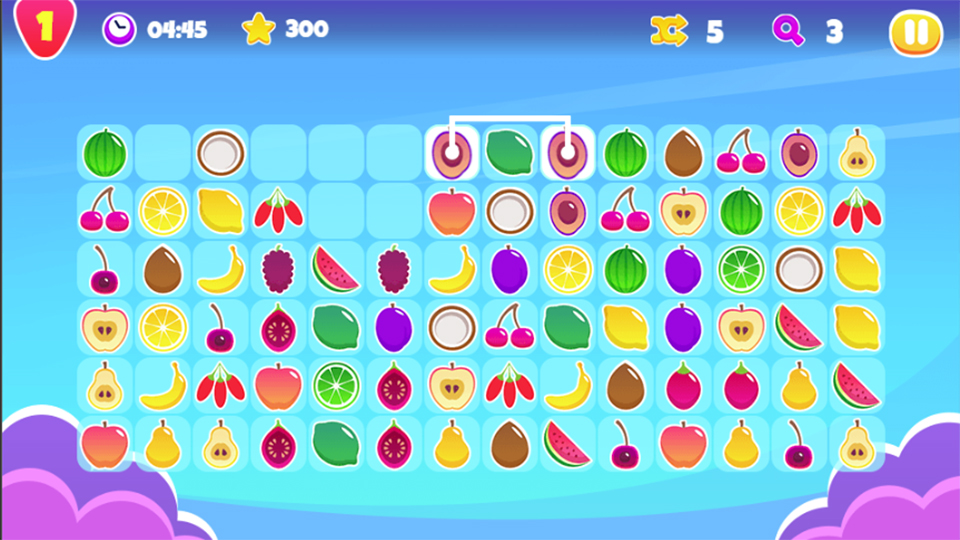Activate the magnifying glass hint
The height and width of the screenshot is (540, 960).
coord(788,31)
